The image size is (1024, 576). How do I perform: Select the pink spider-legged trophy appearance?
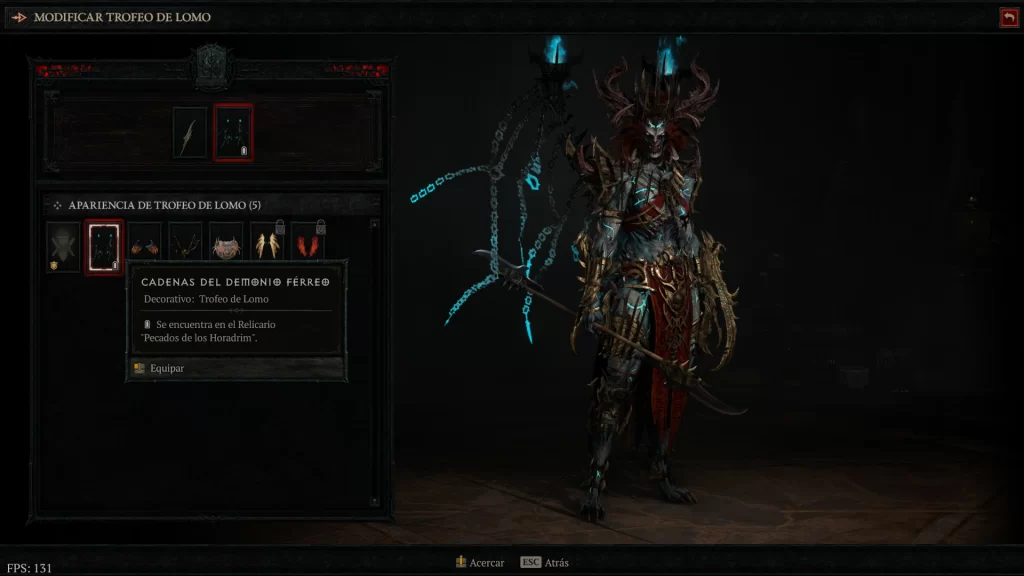(x=226, y=246)
